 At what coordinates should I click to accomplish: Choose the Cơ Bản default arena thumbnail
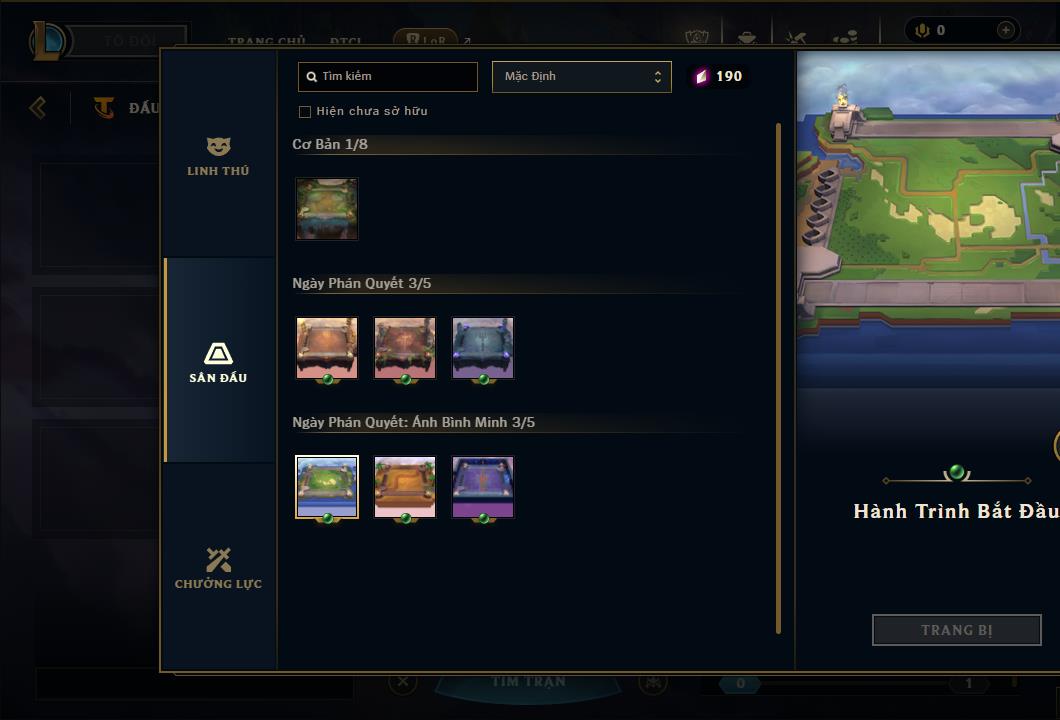tap(326, 209)
